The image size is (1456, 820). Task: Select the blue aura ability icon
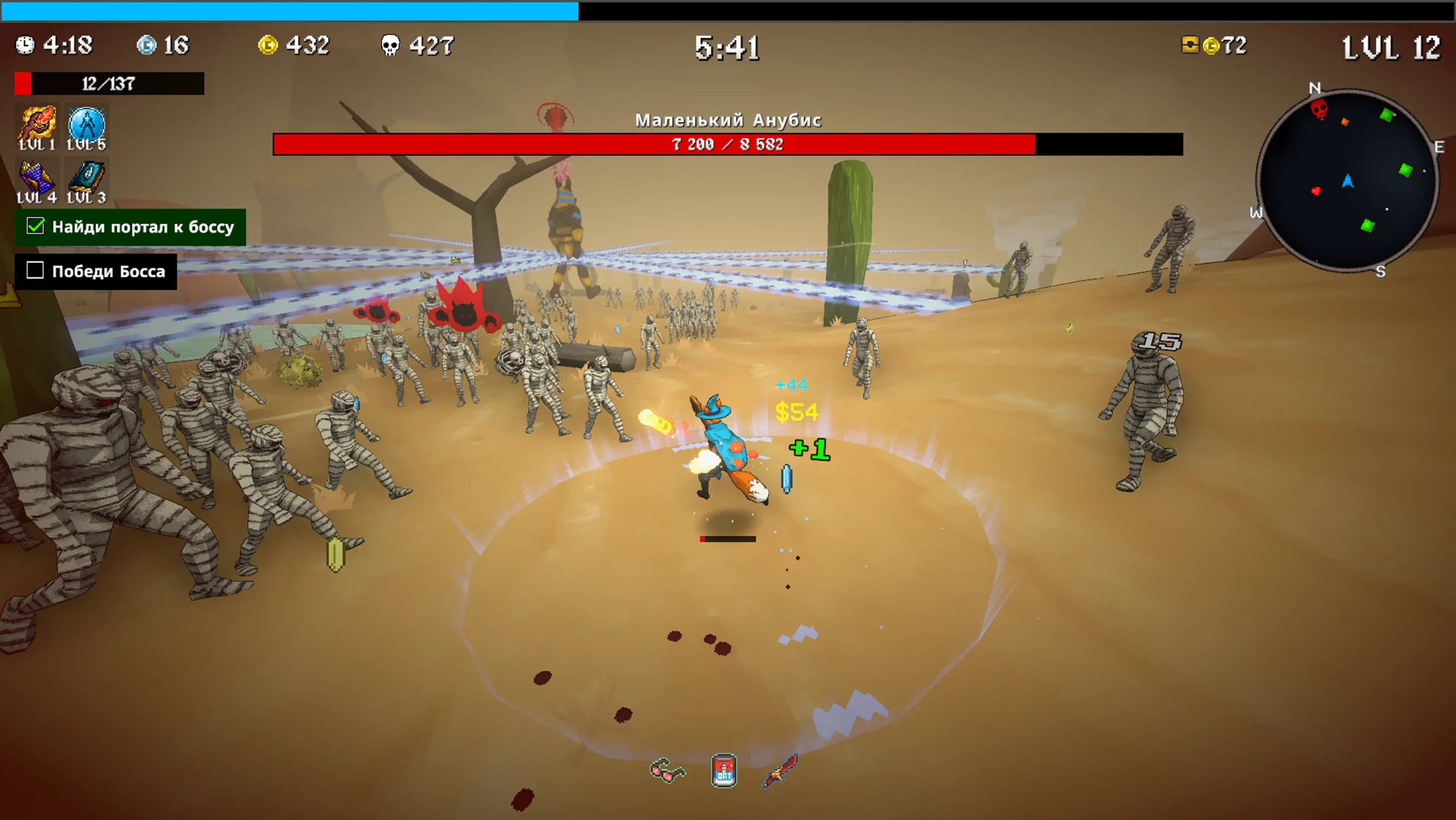[86, 124]
